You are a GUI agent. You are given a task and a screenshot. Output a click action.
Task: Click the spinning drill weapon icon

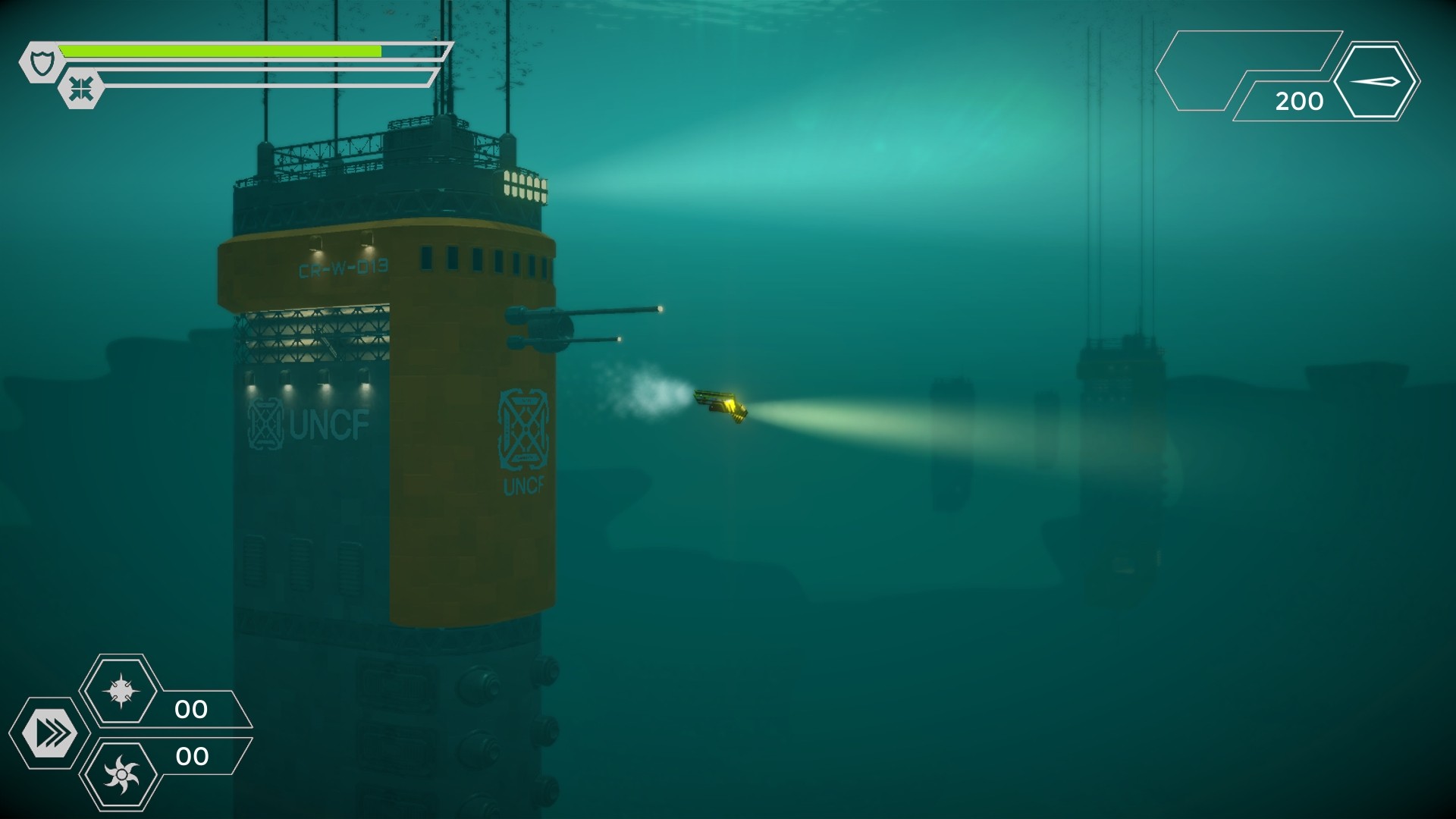click(x=123, y=775)
